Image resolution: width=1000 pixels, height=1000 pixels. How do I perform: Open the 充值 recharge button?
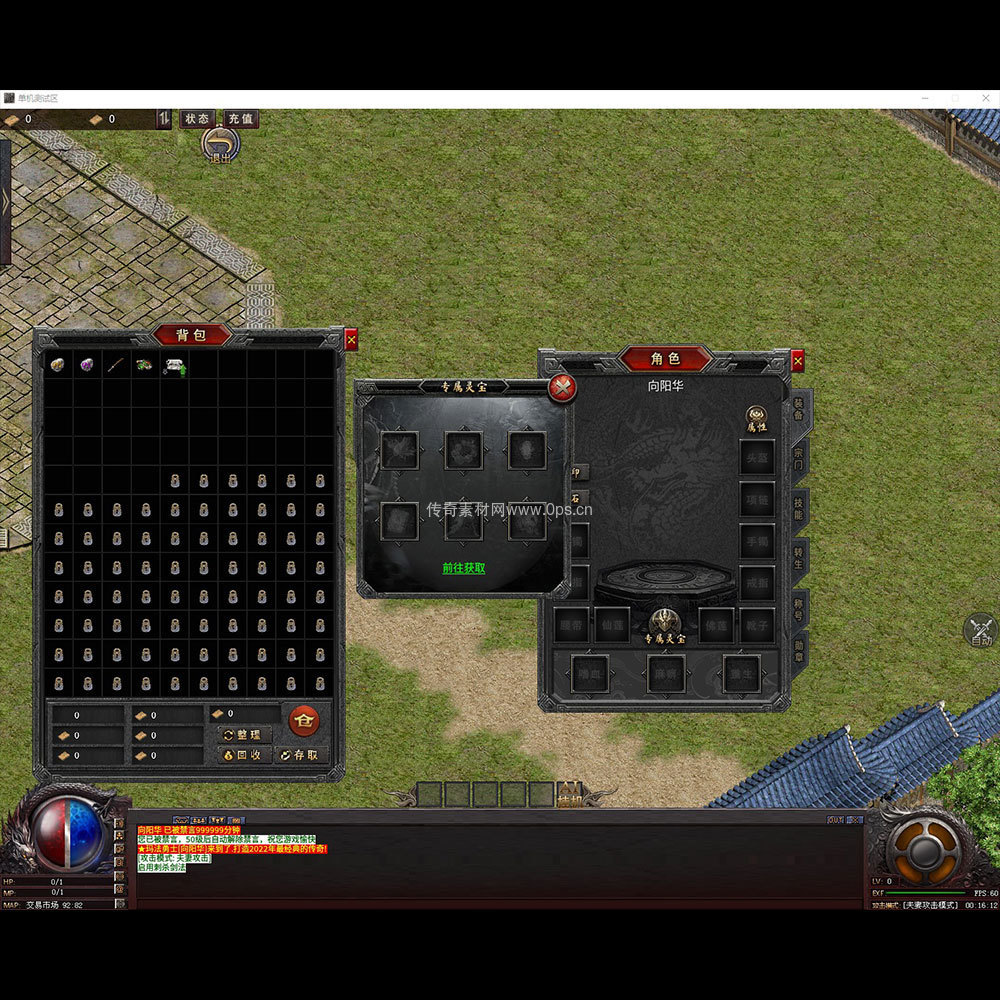click(x=240, y=119)
